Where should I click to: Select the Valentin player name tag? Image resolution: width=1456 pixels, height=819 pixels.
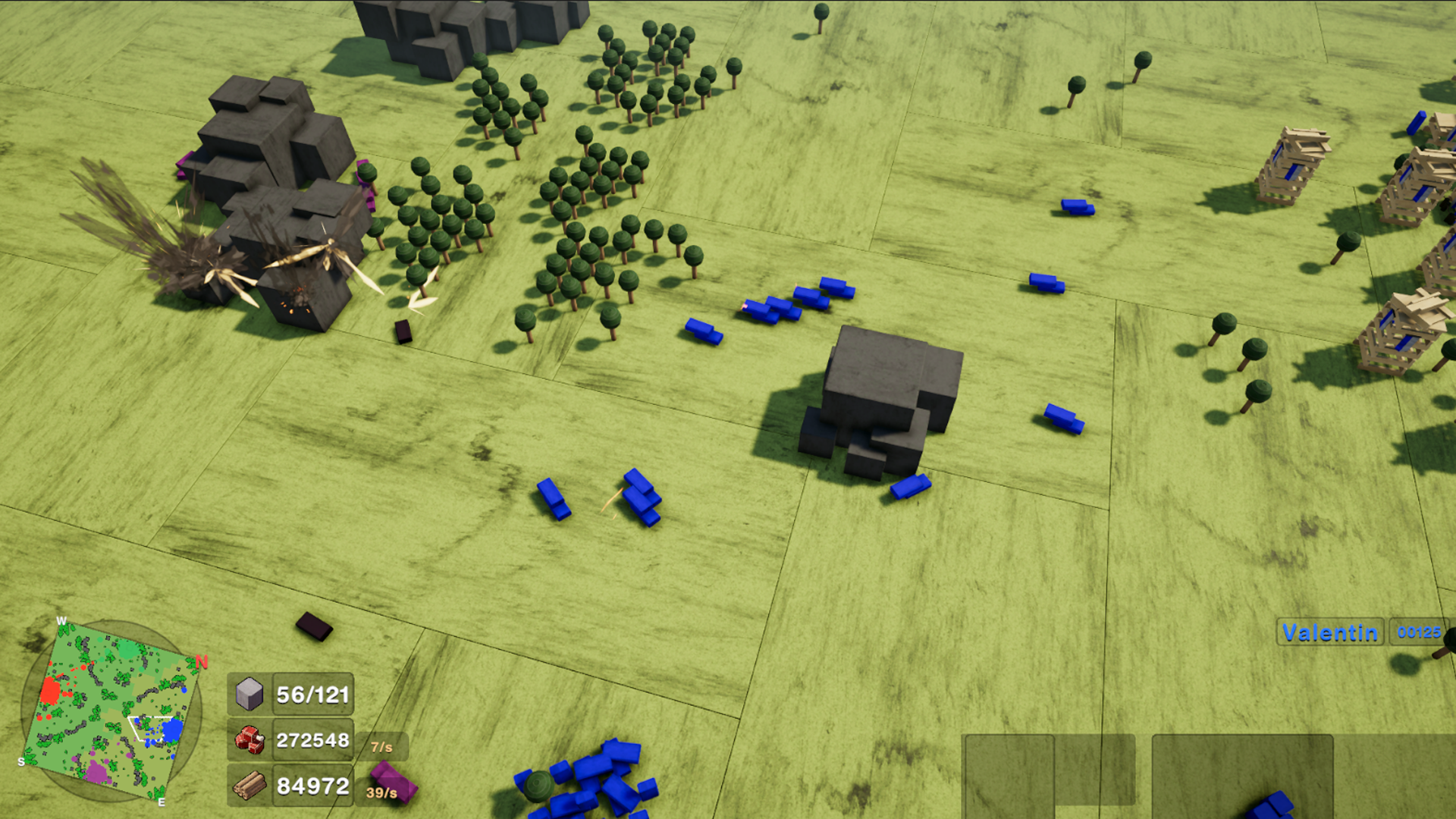[x=1330, y=632]
